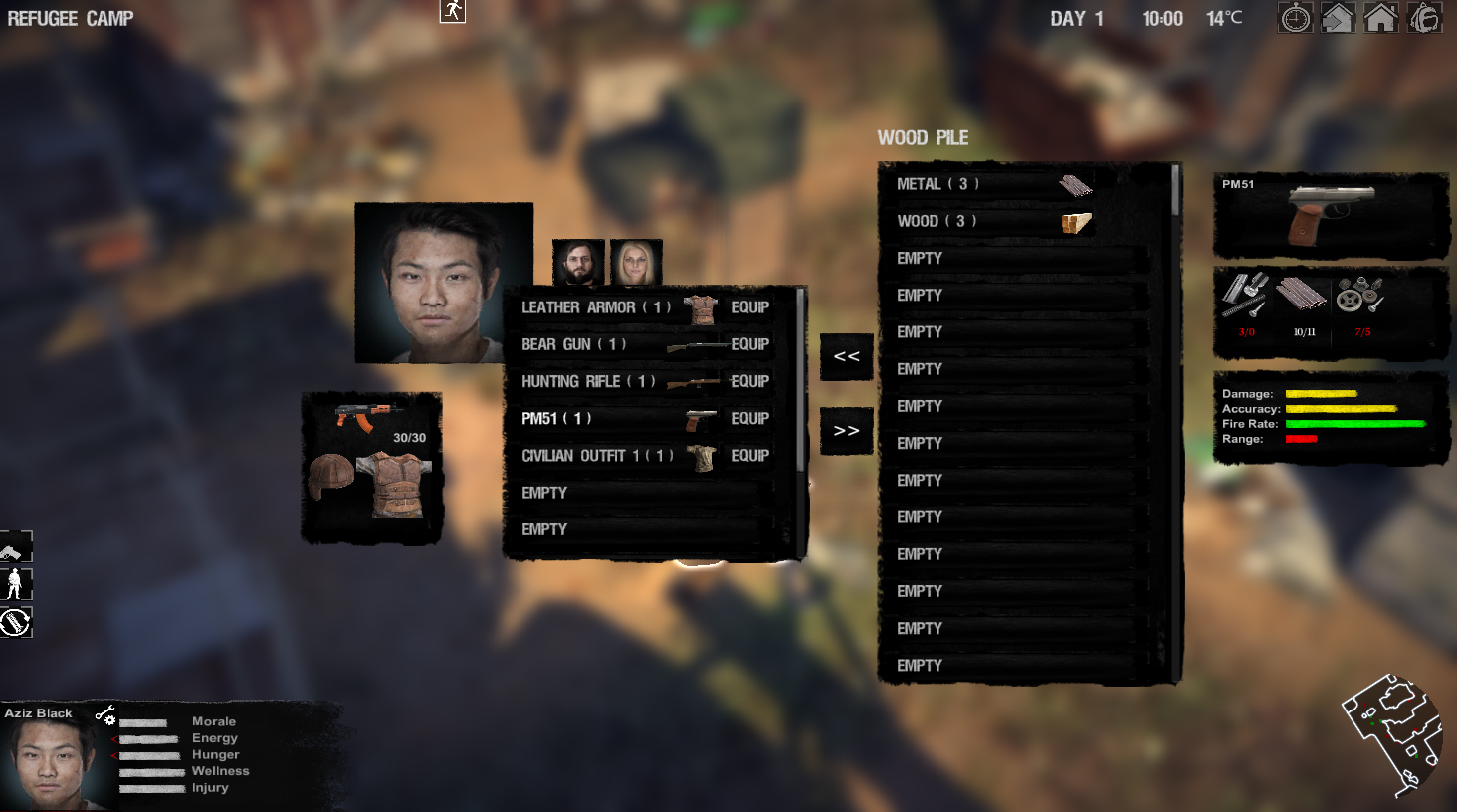1457x812 pixels.
Task: Equip the Hunting Rifle
Action: click(x=750, y=381)
